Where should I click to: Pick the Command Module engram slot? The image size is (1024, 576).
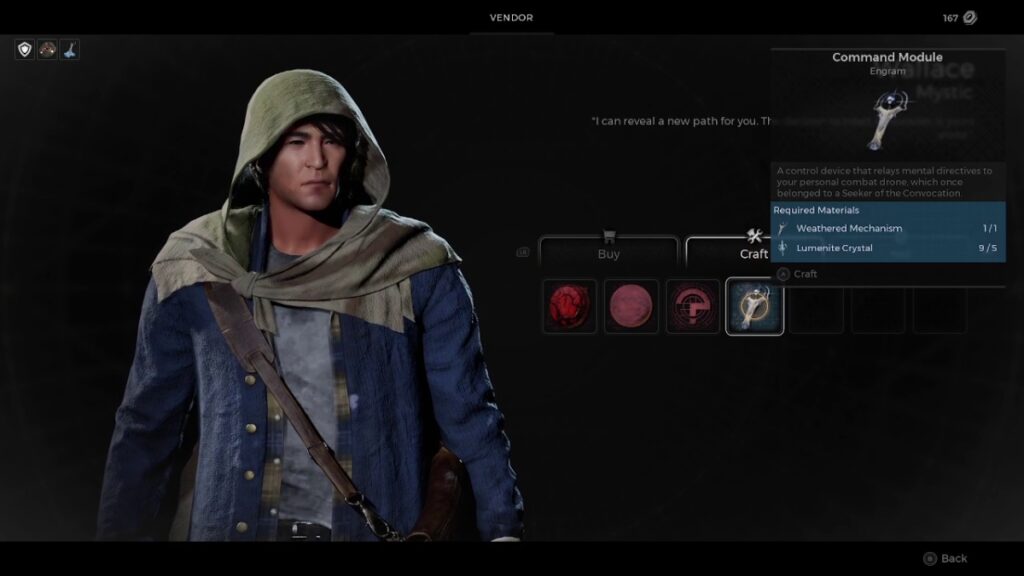[x=754, y=306]
